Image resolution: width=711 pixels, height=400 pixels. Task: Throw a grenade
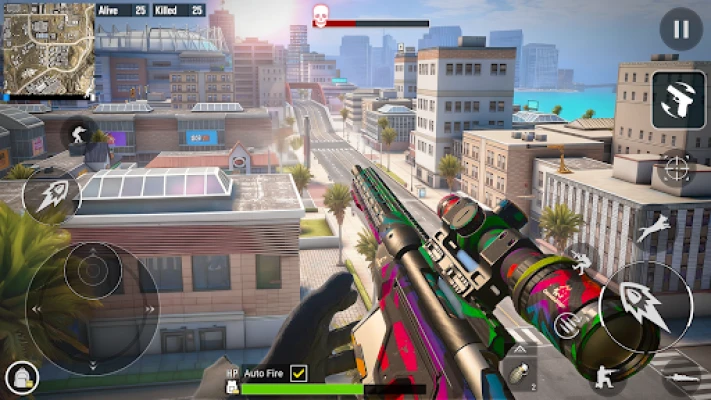click(520, 373)
